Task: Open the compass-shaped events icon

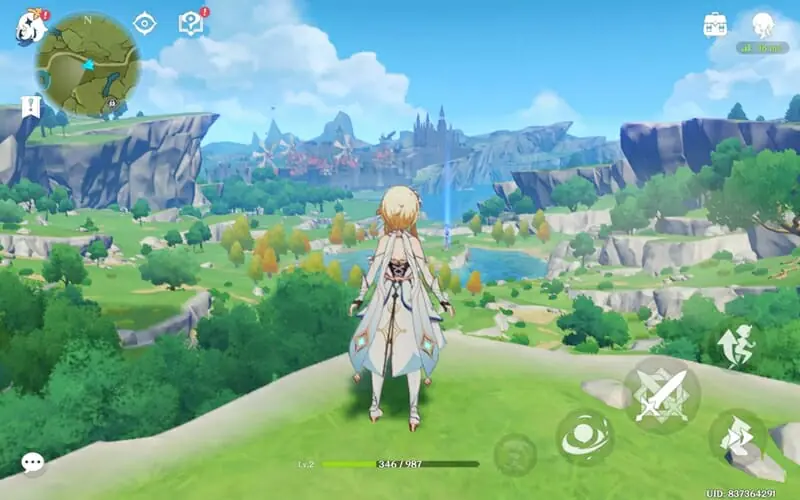Action: click(145, 23)
